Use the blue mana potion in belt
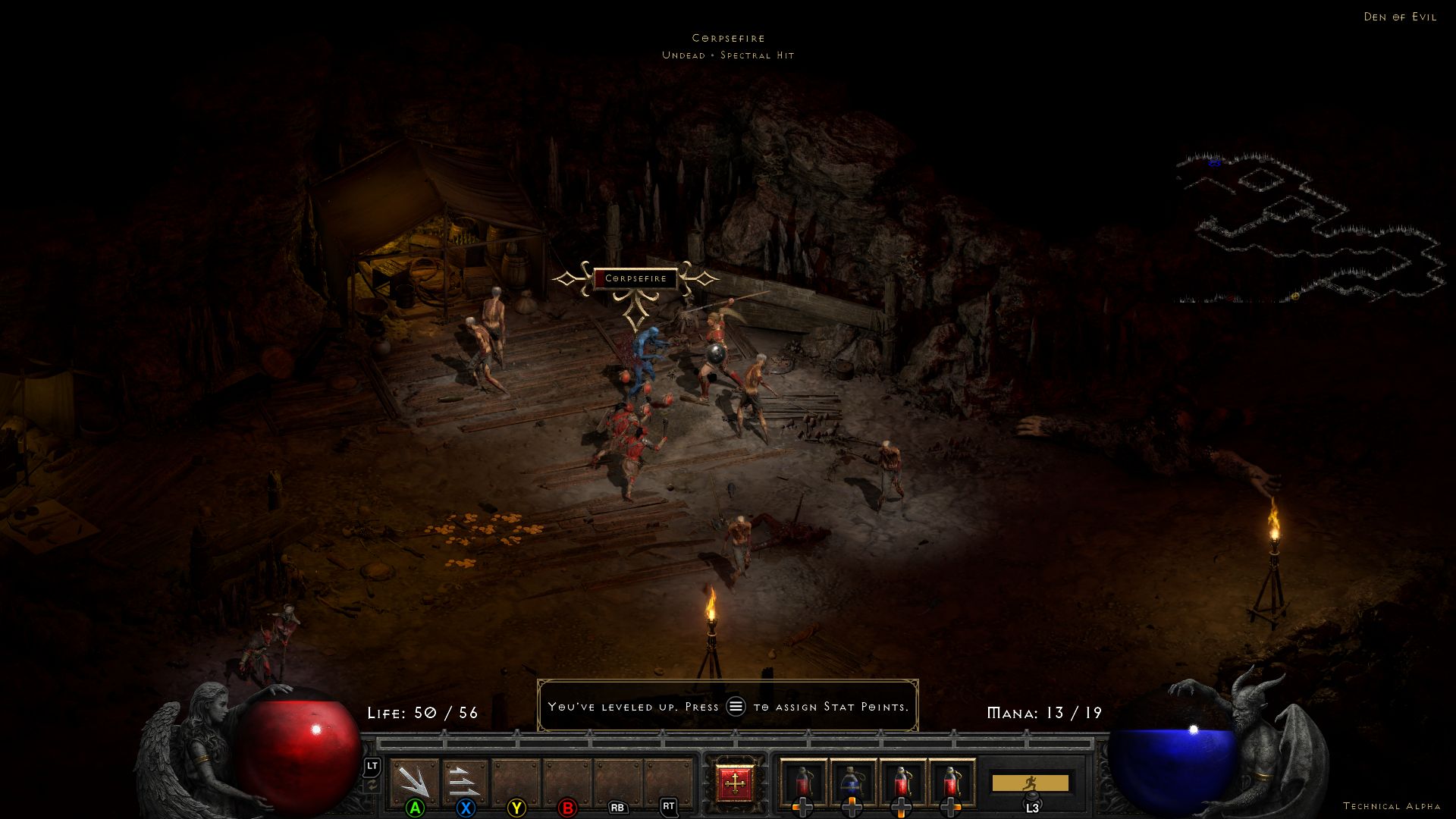 (x=852, y=783)
